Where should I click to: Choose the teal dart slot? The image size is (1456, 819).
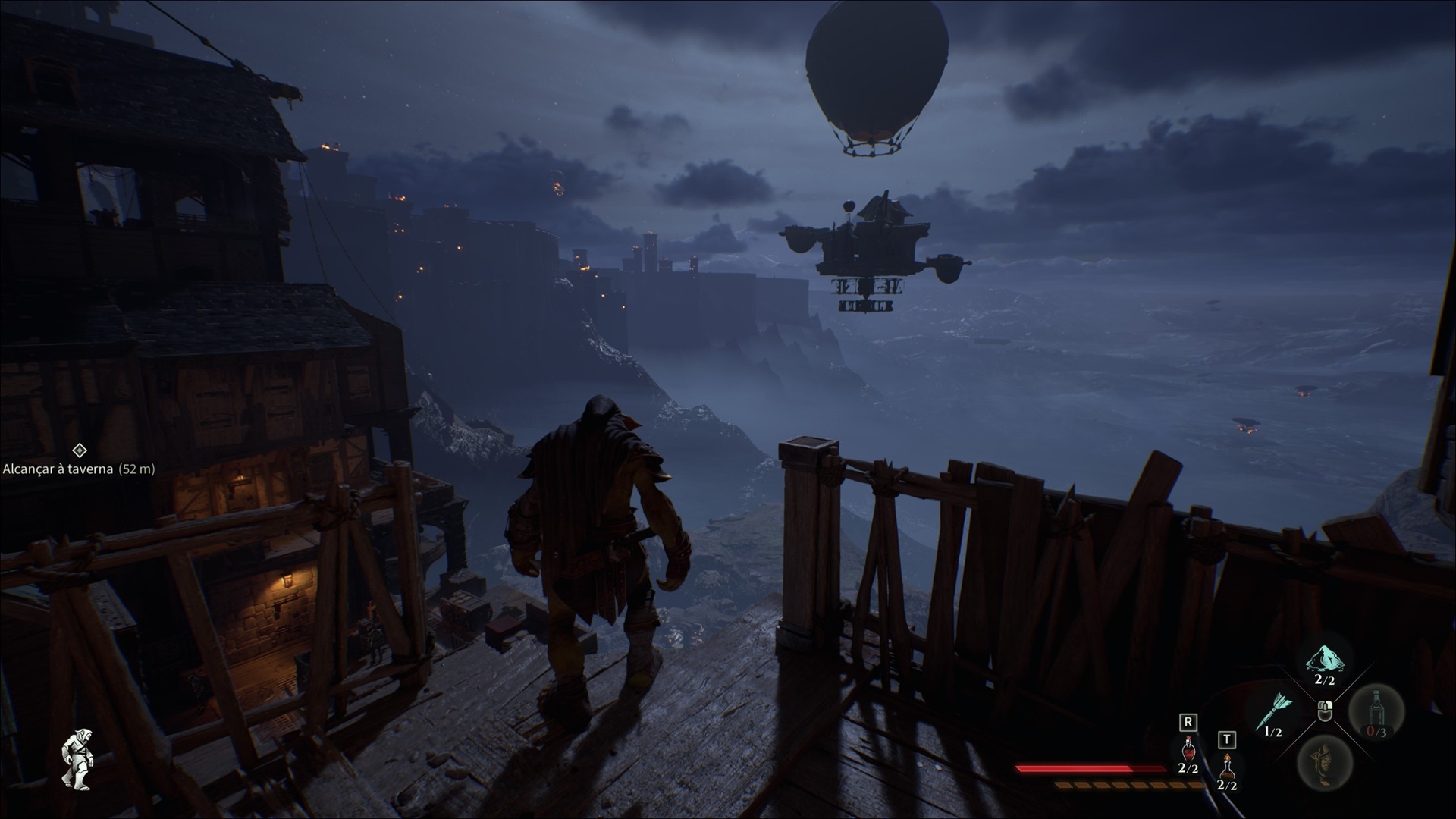[1273, 711]
